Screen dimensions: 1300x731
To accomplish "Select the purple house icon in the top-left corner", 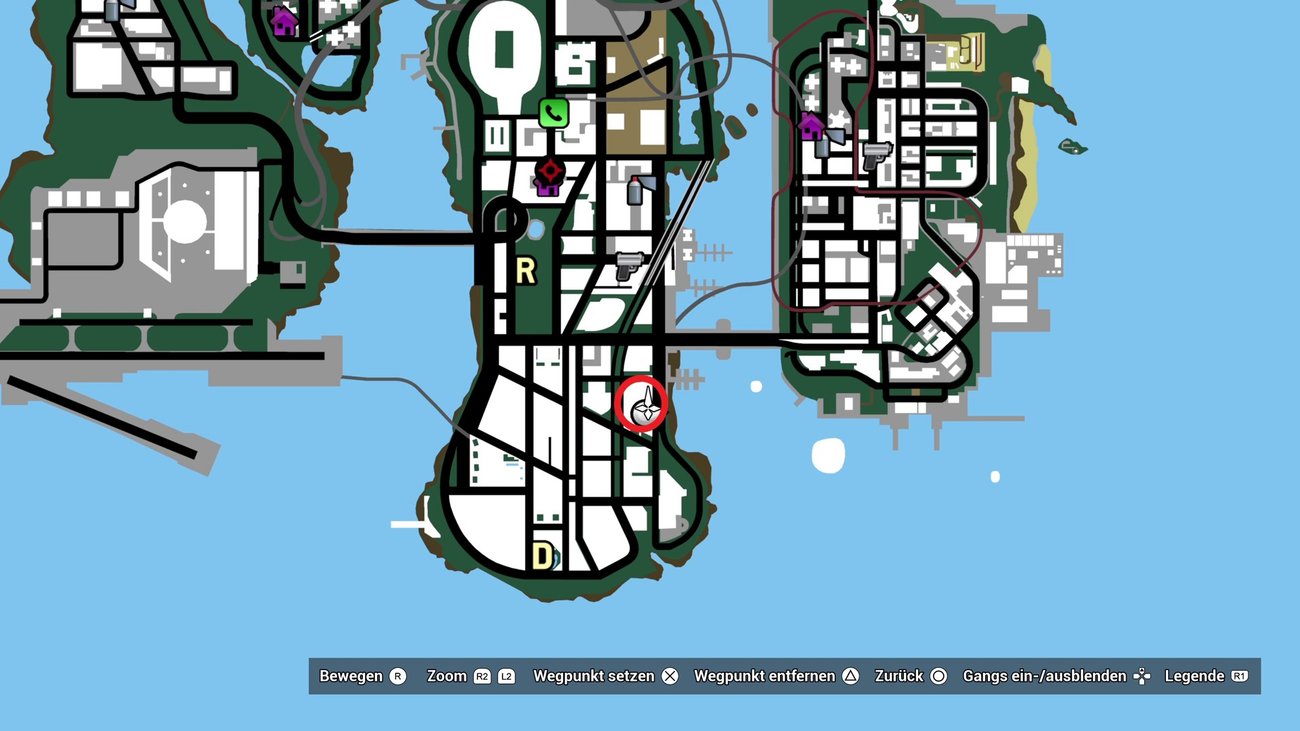I will 283,20.
